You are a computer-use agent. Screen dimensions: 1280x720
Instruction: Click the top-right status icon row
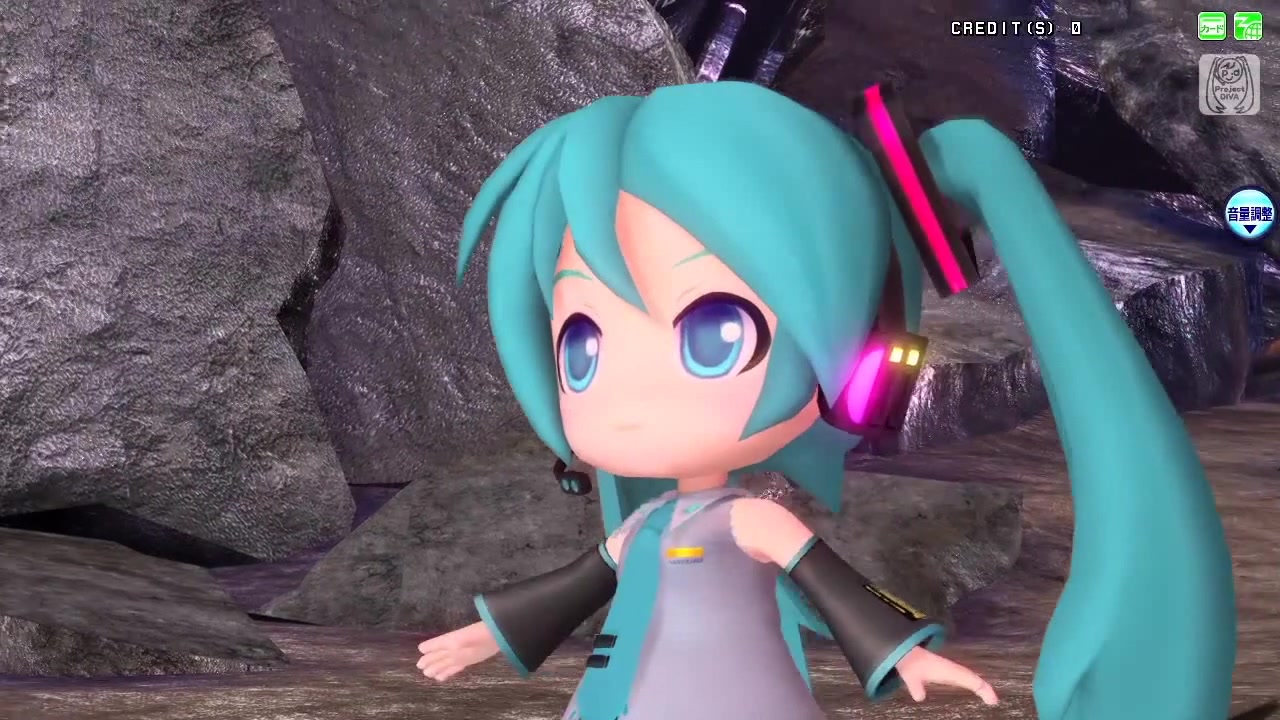(x=1230, y=27)
